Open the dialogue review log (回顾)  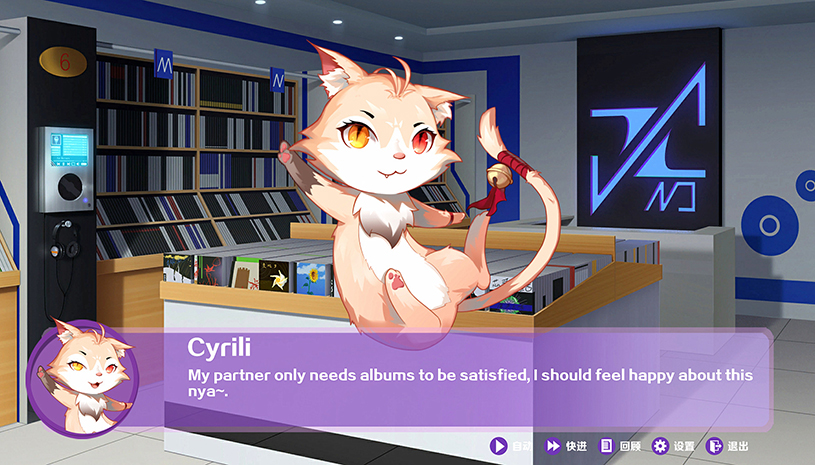coord(619,446)
